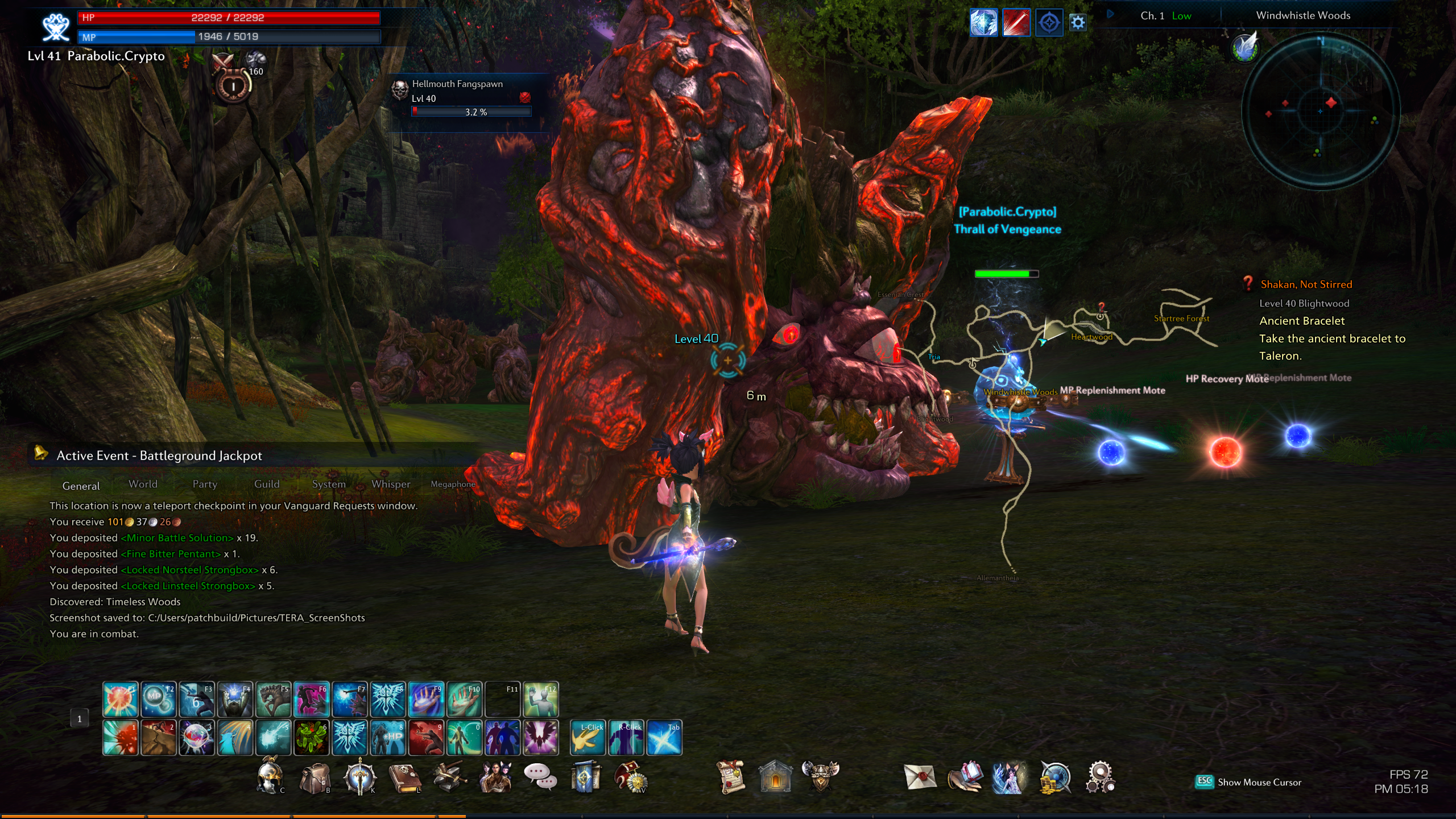
Task: Open the Active Event Battleground Jackpot banner
Action: click(159, 456)
